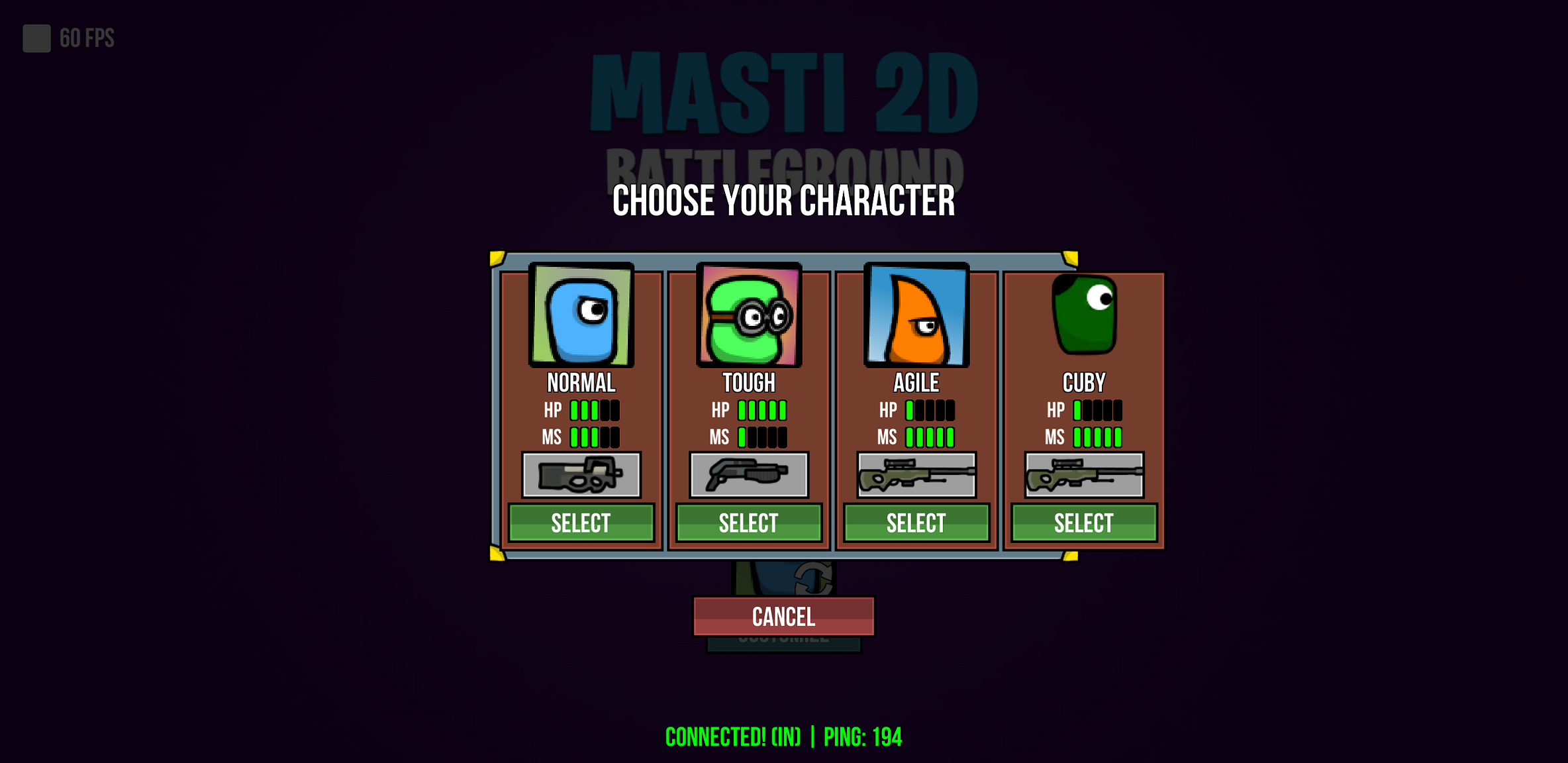Click the green goggled Tough portrait
Screen dimensions: 1568x763
[x=748, y=315]
